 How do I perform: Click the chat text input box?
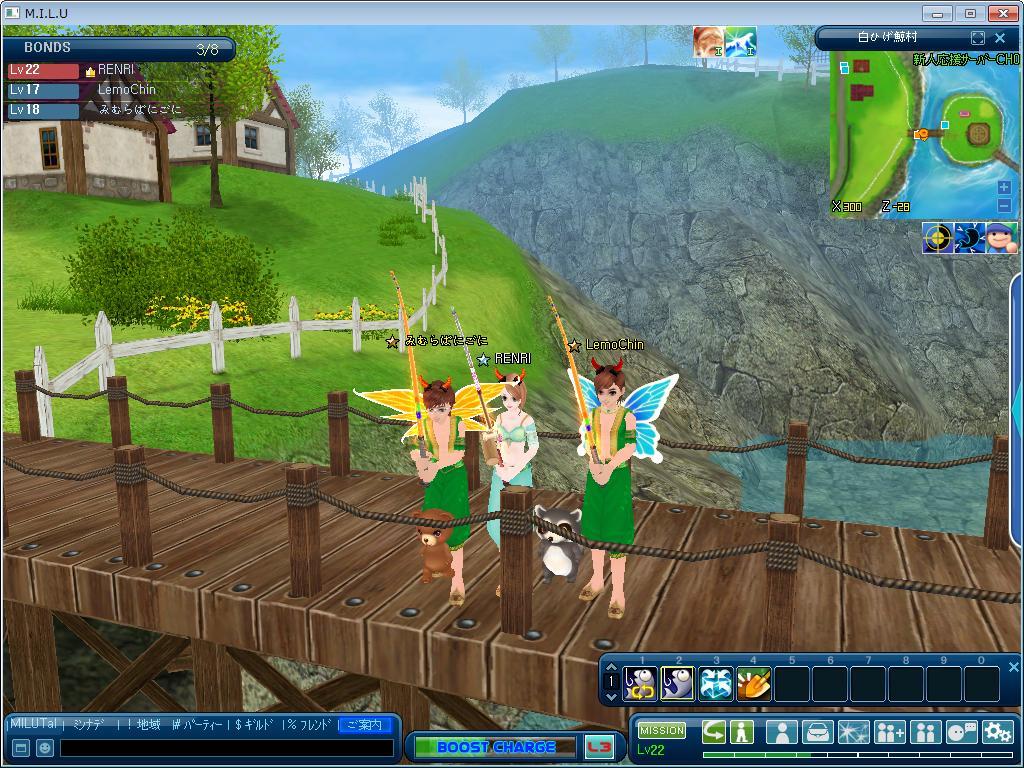(226, 747)
